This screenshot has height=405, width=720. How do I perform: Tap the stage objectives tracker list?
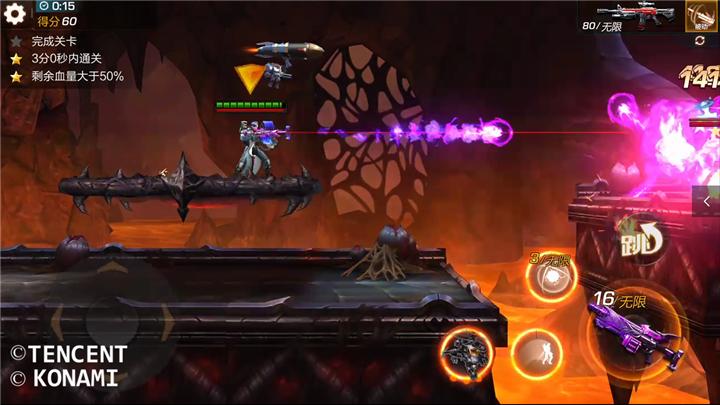(x=68, y=59)
